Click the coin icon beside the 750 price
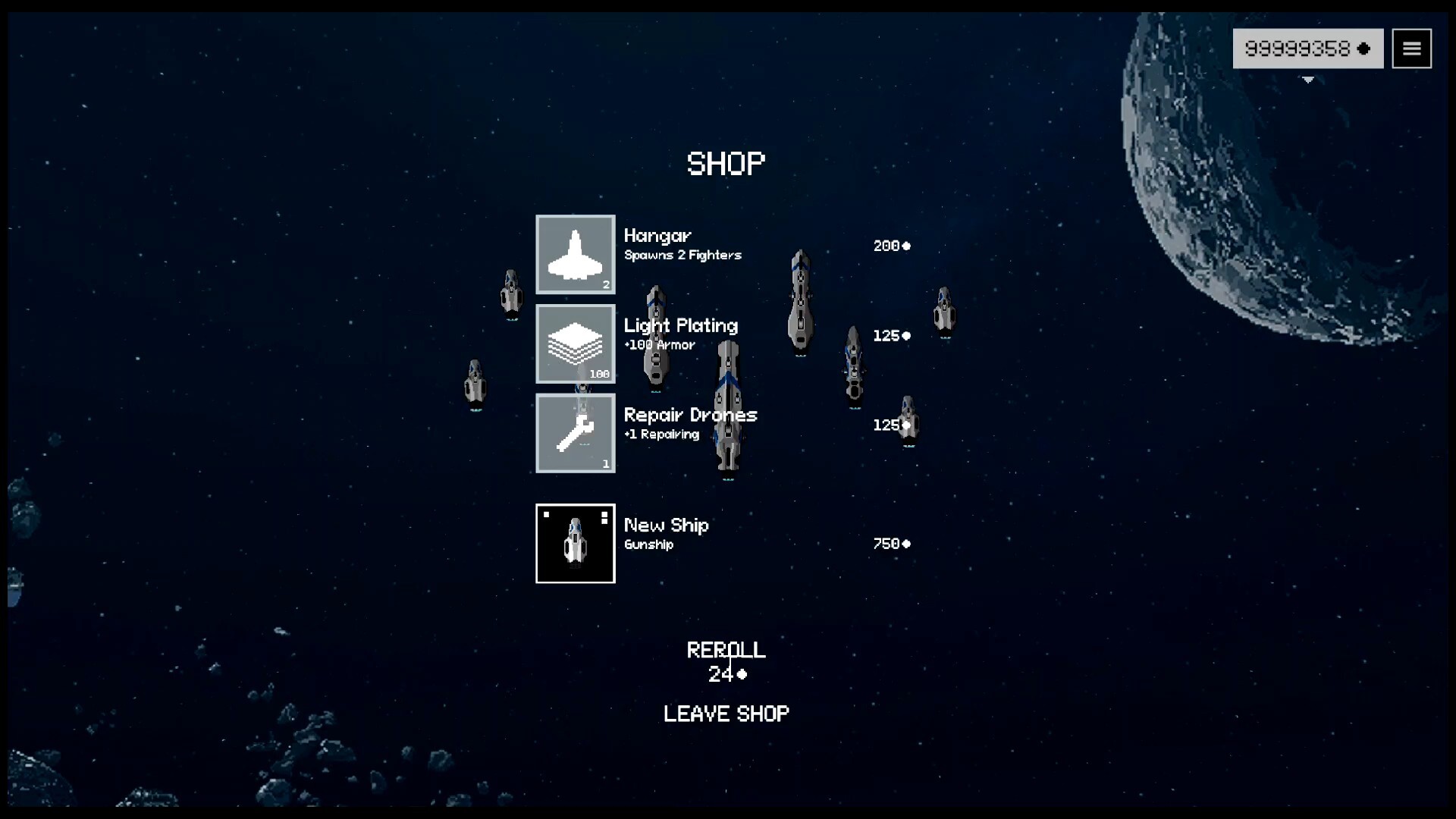1456x819 pixels. [908, 543]
